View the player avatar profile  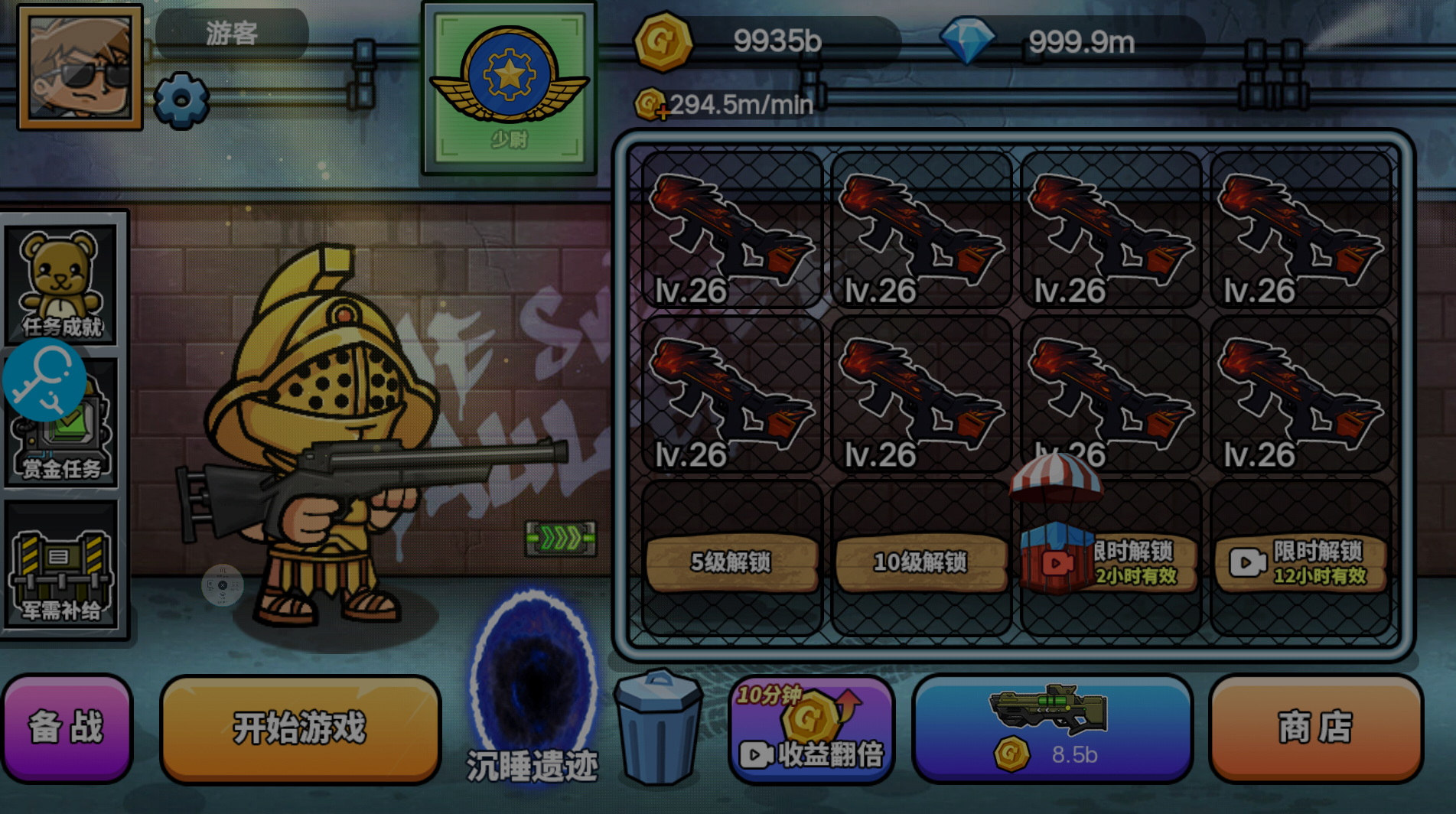click(80, 67)
